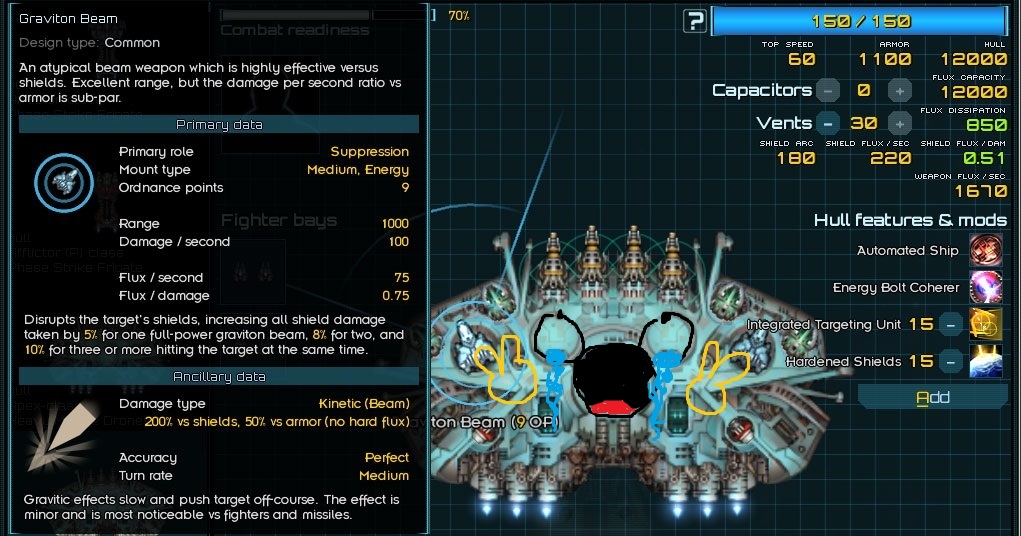Click the Energy Bolt Coherer icon
Viewport: 1021px width, 536px height.
tap(986, 287)
